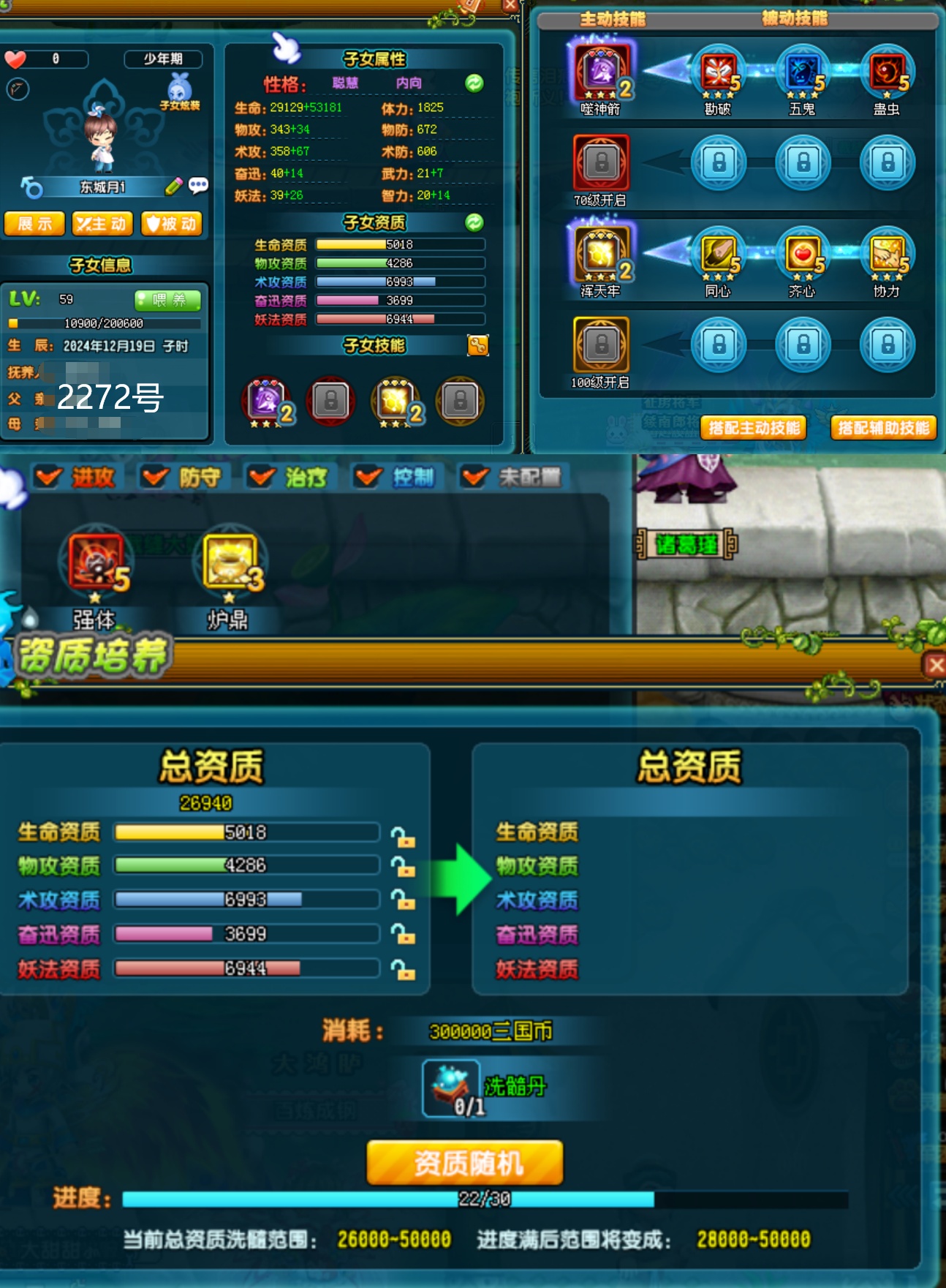The image size is (946, 1288).
Task: Select the 浑天牢 active skill icon
Action: coord(602,254)
